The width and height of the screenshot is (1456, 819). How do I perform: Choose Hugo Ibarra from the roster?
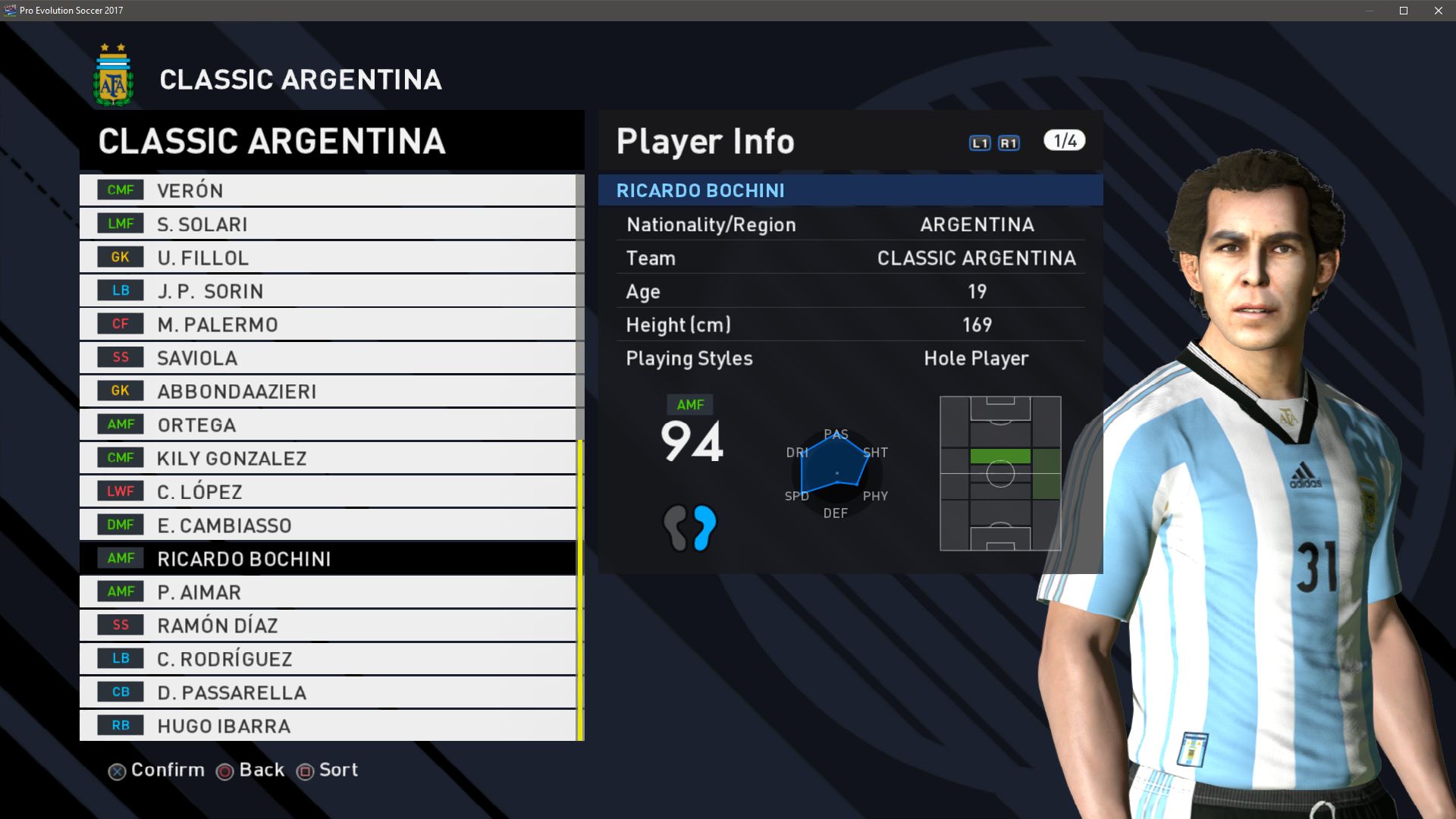tap(328, 725)
